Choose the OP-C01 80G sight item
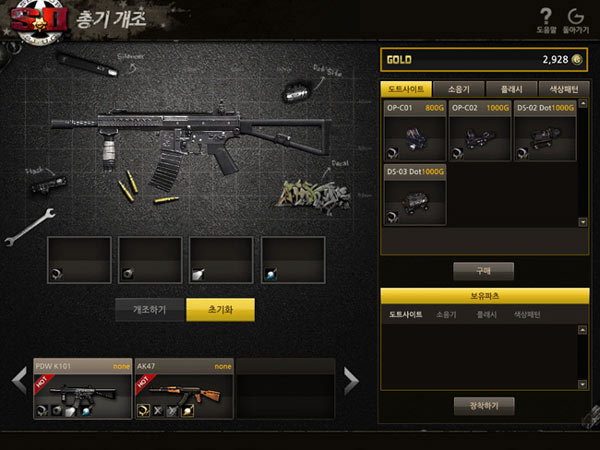The width and height of the screenshot is (600, 450). click(414, 131)
